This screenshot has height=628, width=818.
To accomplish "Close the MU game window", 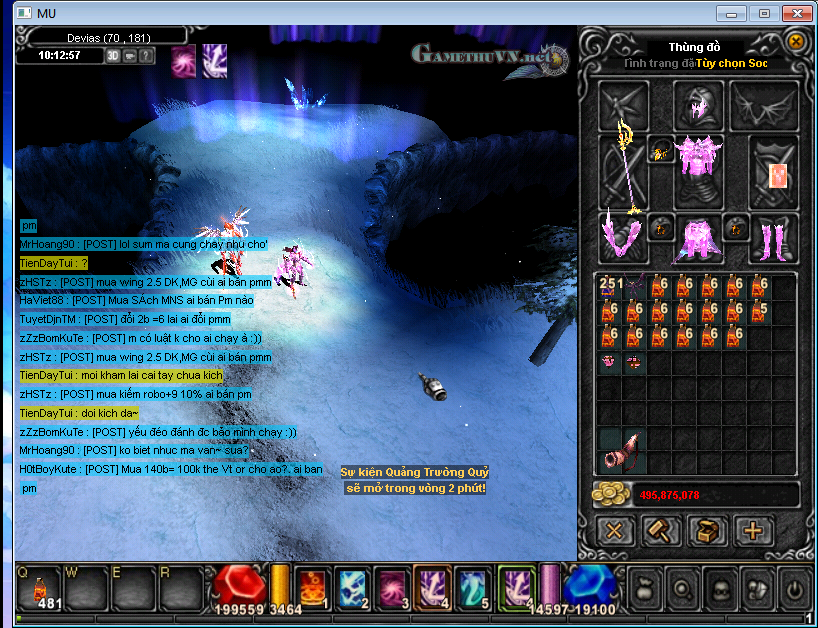I will [797, 13].
